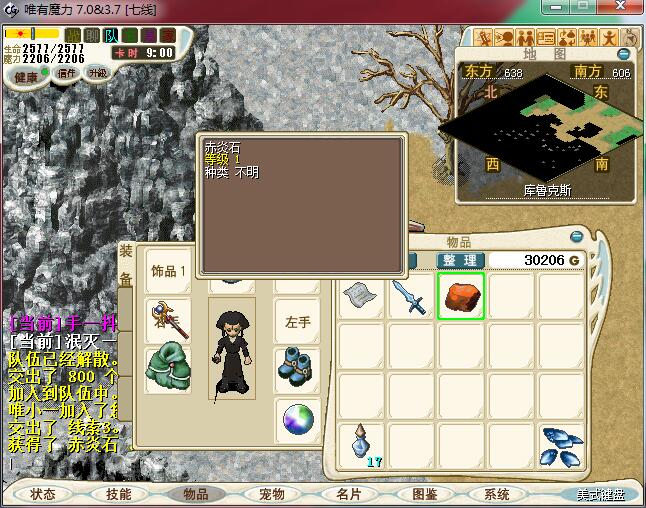The image size is (646, 508).
Task: Minimize the 物品 inventory panel
Action: pos(576,237)
